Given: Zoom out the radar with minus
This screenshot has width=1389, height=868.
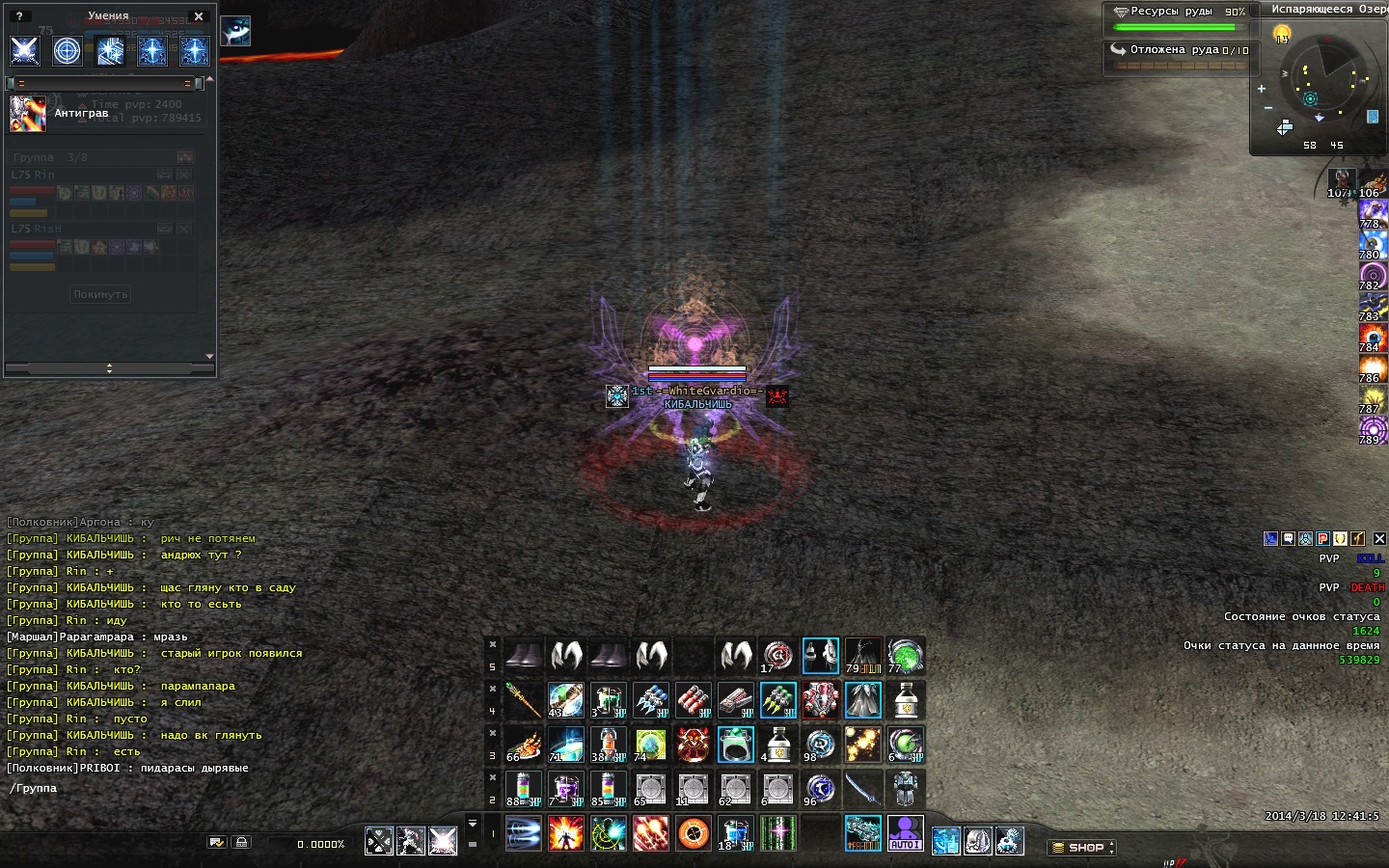Looking at the screenshot, I should [1267, 108].
